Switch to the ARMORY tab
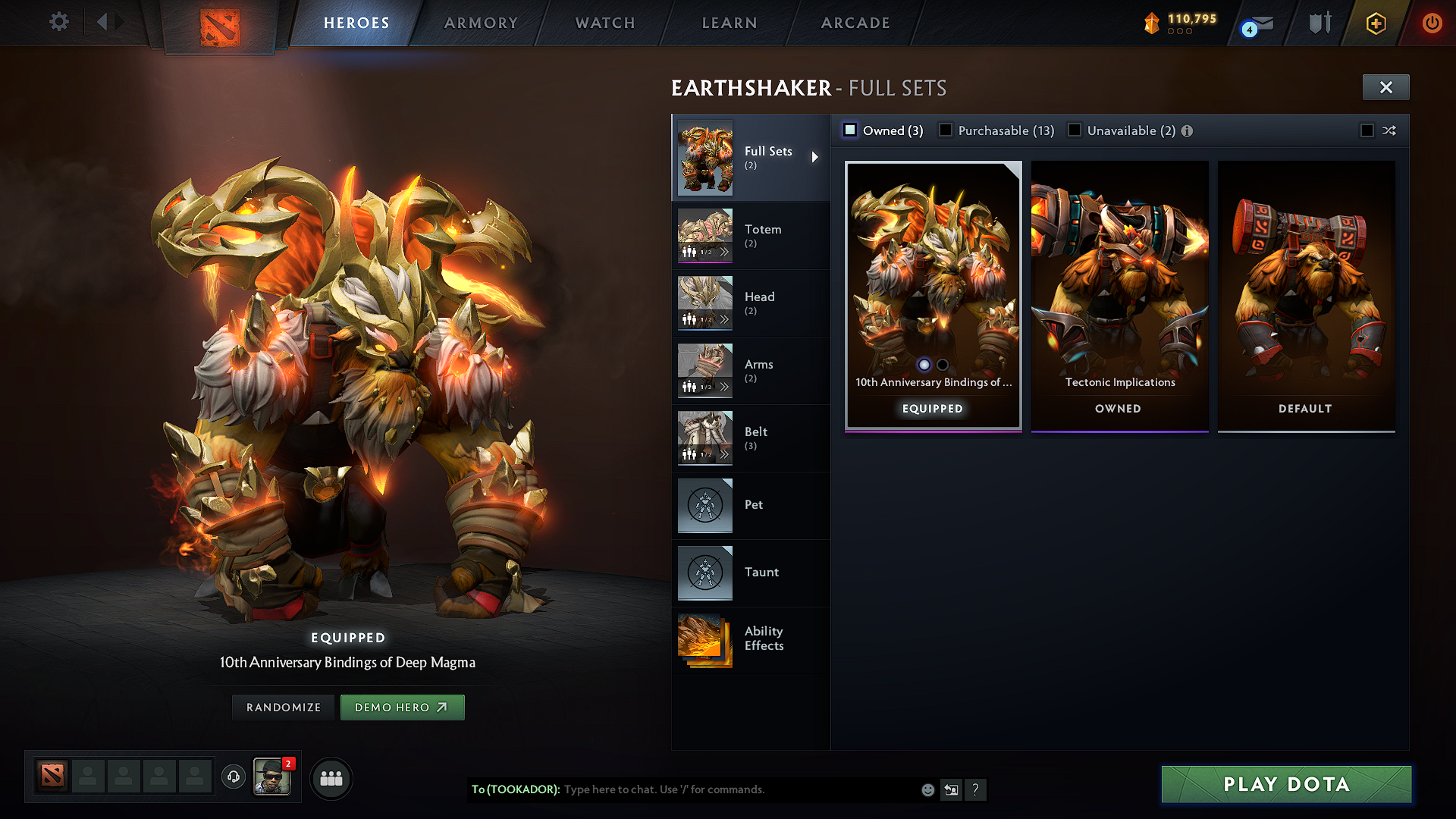1456x819 pixels. click(479, 23)
